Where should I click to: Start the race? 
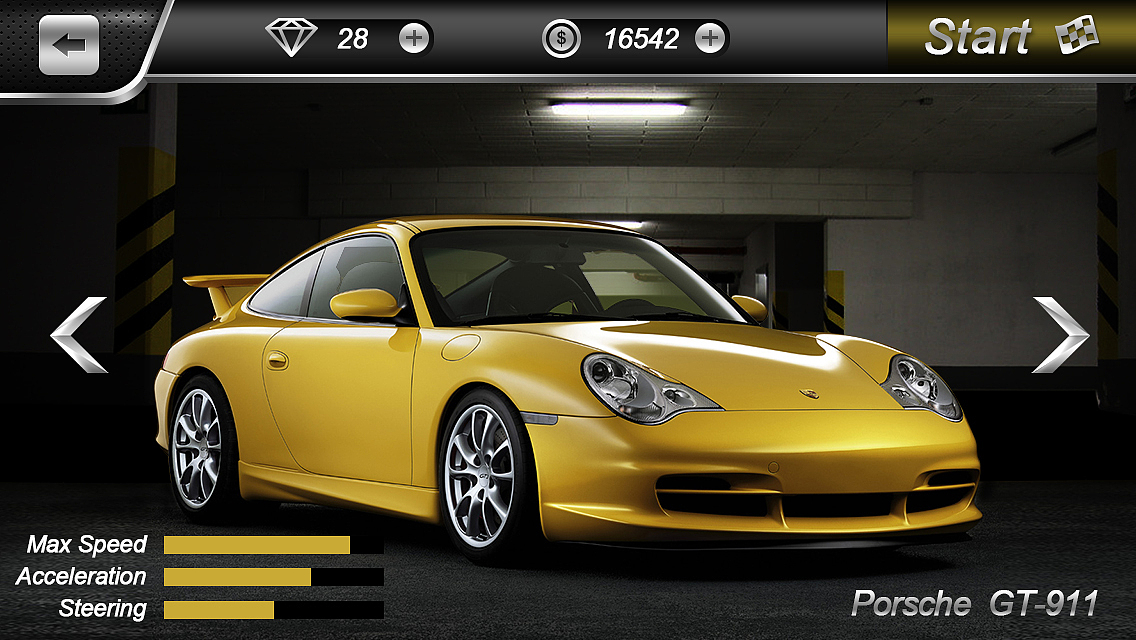point(1010,38)
